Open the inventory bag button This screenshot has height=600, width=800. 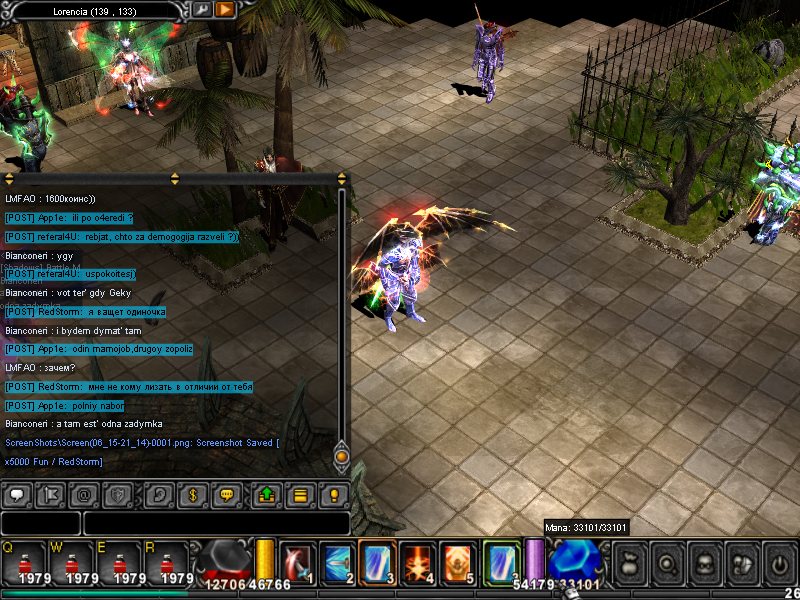(631, 563)
